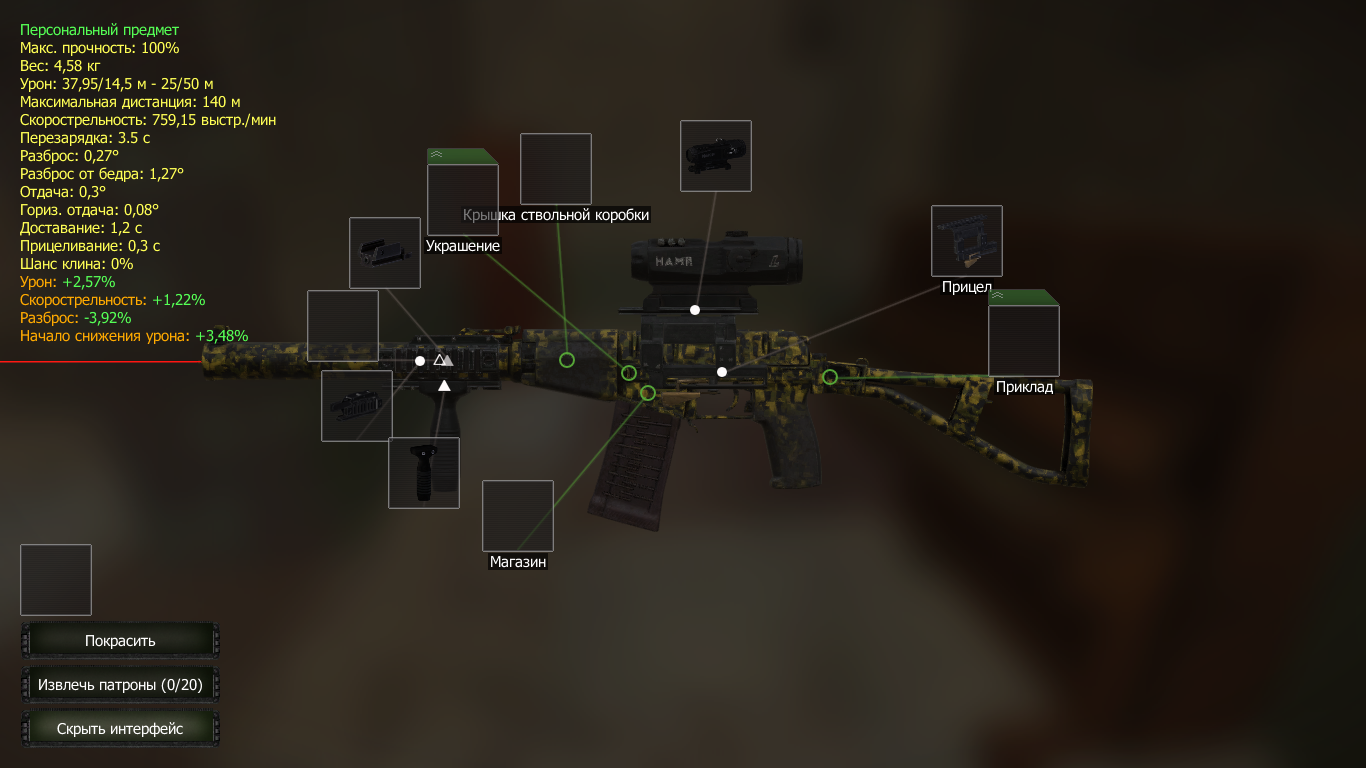Viewport: 1366px width, 768px height.
Task: Choose the Украшение decoration slot
Action: 462,199
